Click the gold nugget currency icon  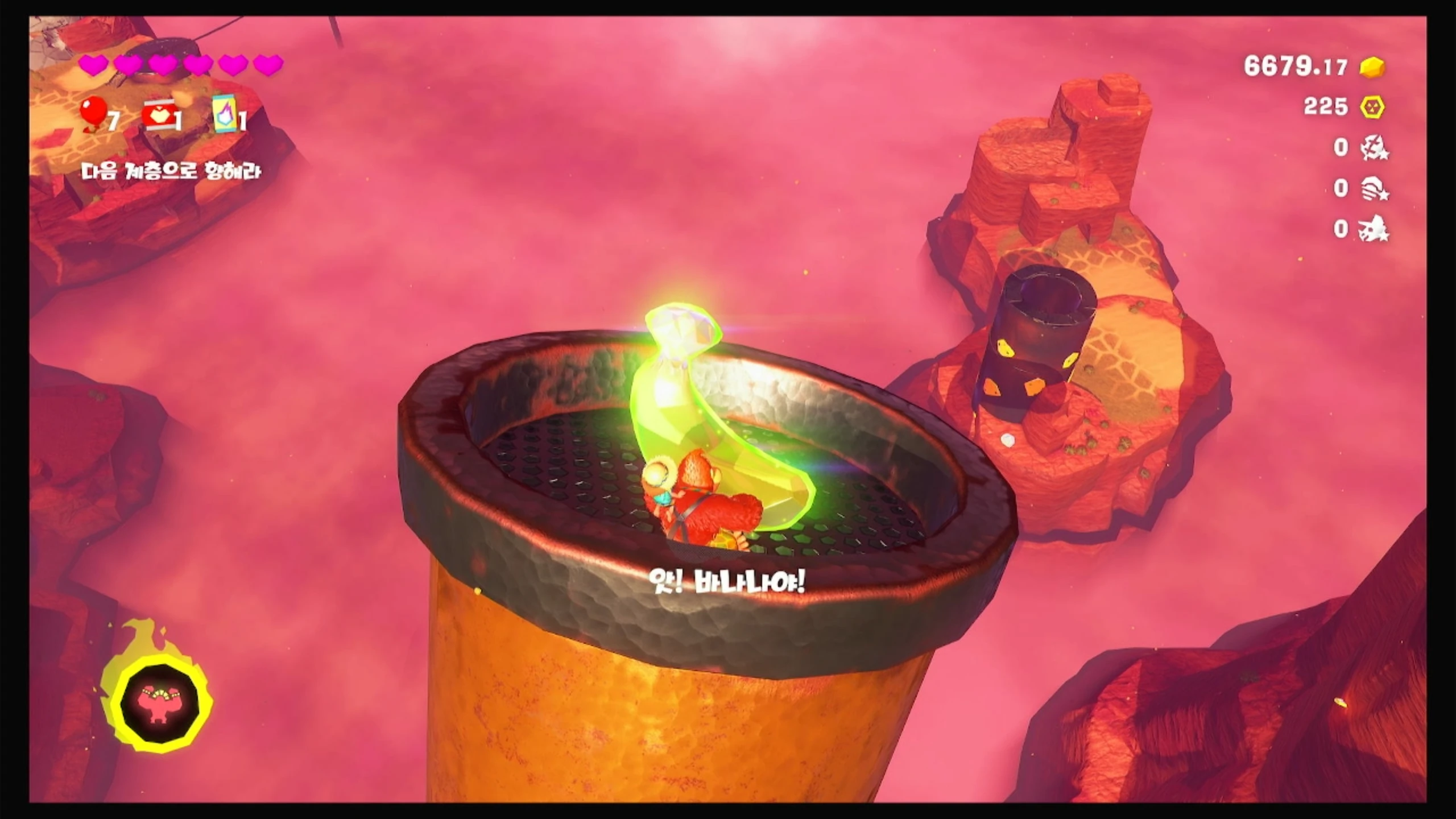1372,68
